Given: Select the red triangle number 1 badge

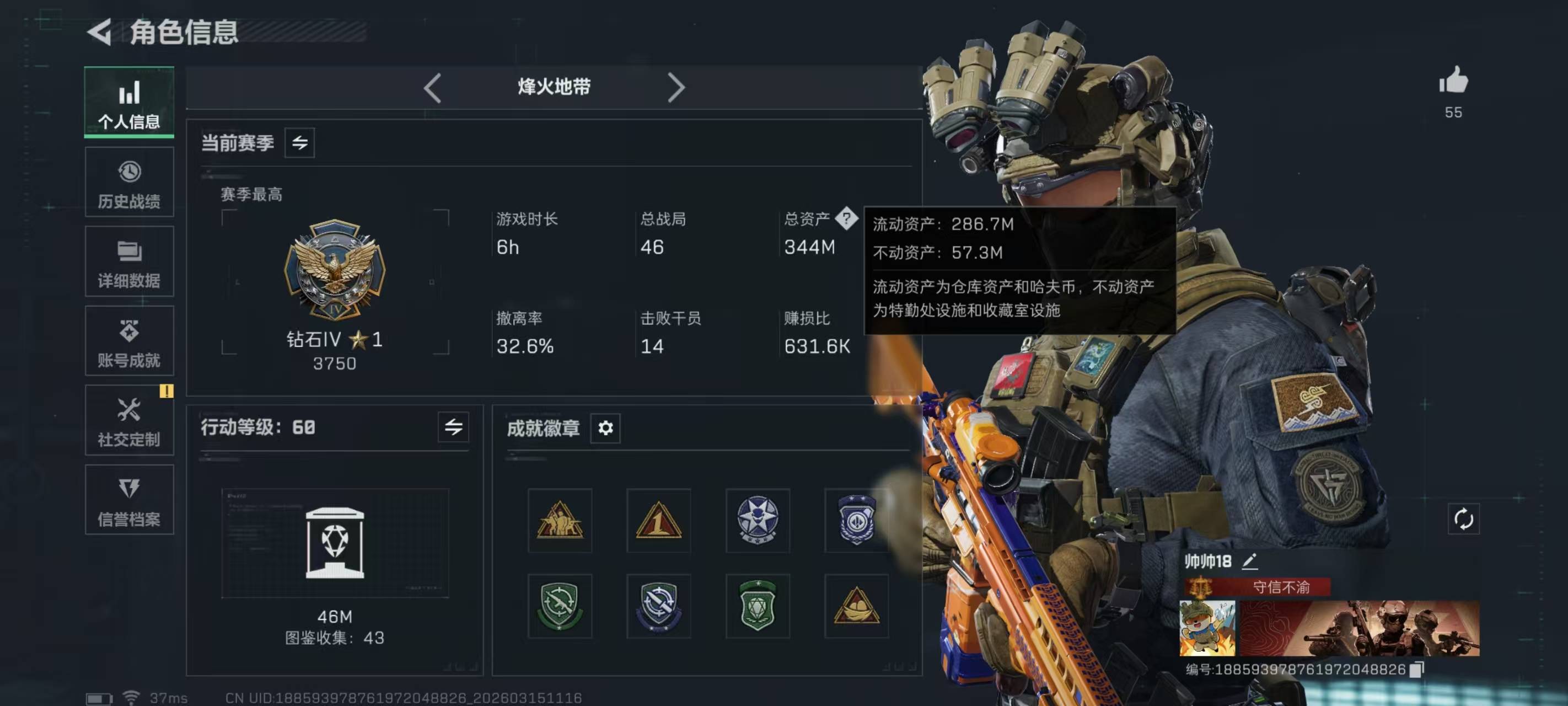Looking at the screenshot, I should (659, 520).
